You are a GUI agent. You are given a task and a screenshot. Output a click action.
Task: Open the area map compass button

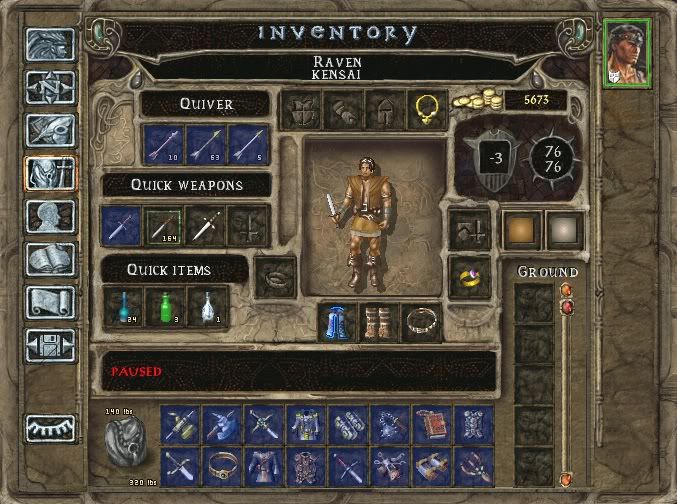[x=50, y=87]
